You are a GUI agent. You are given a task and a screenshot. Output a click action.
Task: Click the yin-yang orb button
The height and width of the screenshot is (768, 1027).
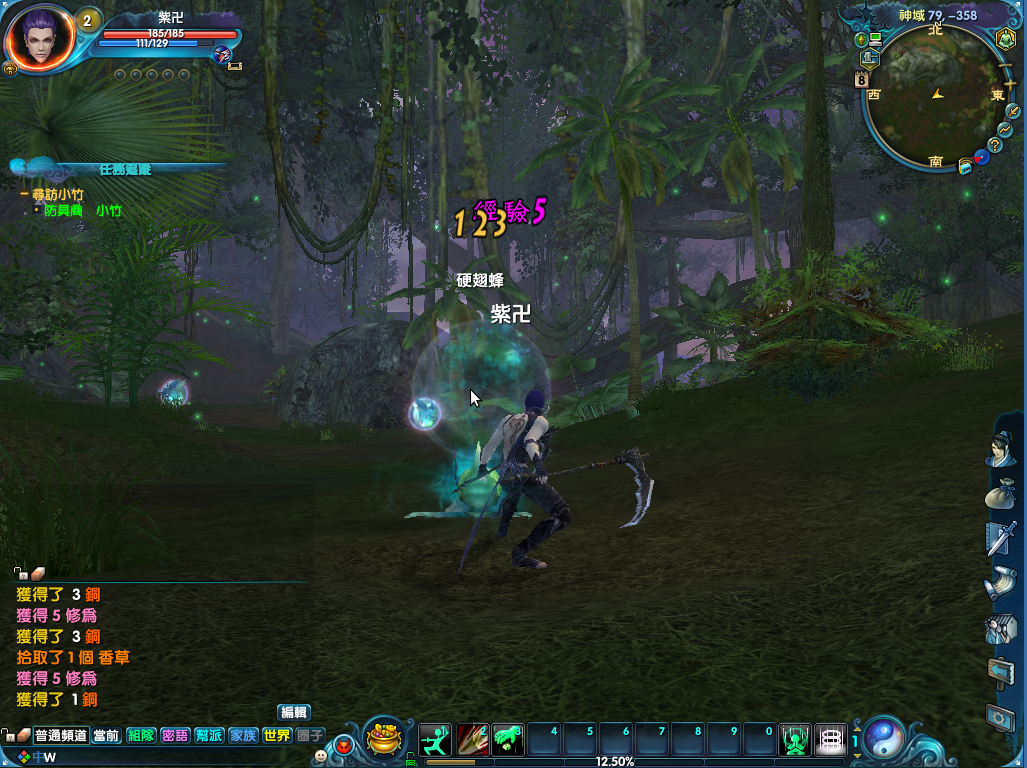pos(884,738)
